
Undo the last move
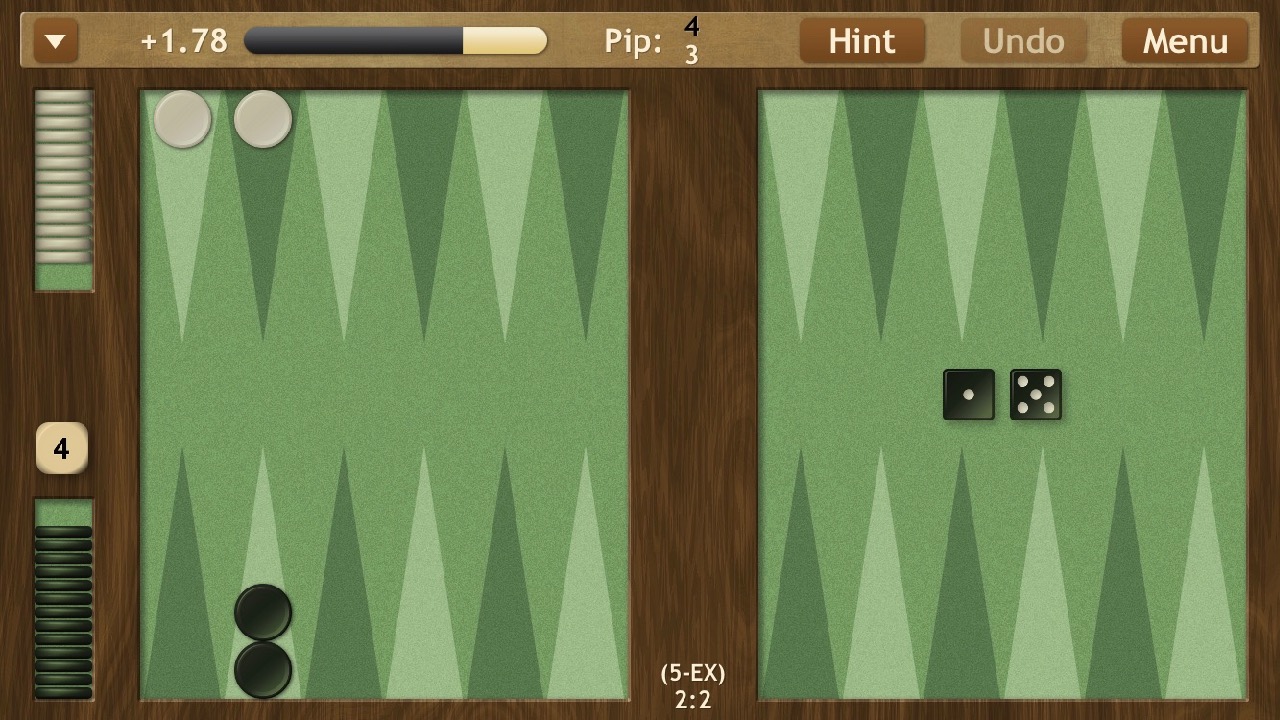[x=1023, y=41]
